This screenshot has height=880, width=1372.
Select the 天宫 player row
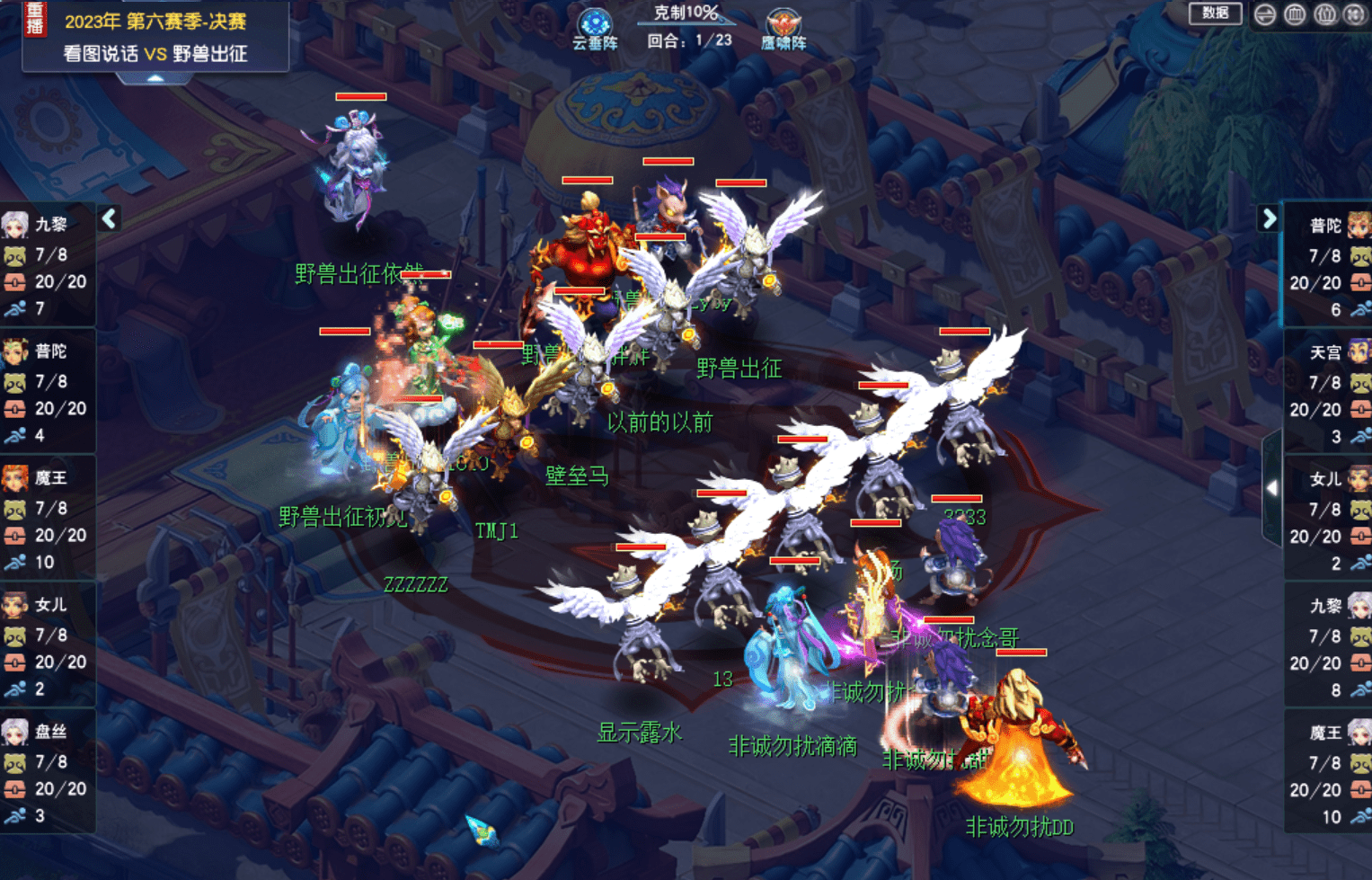pos(1328,394)
